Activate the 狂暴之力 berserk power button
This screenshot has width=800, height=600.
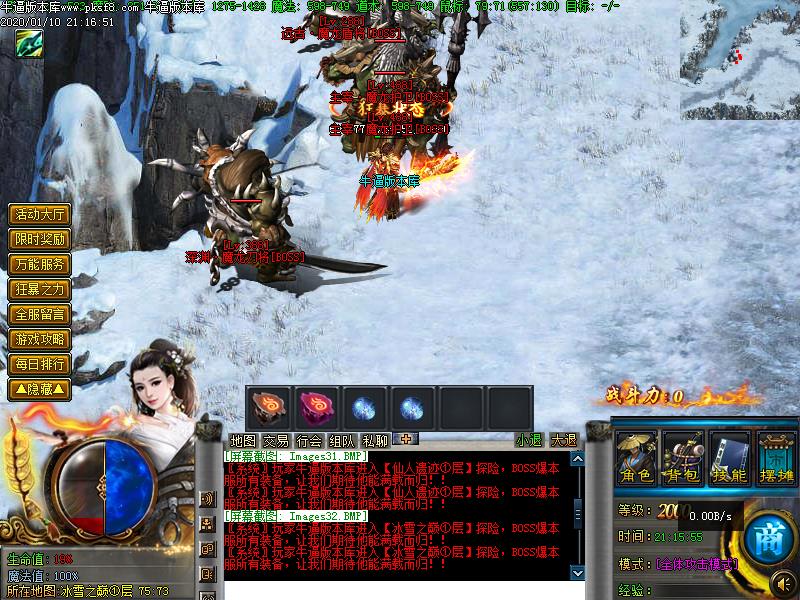click(40, 289)
